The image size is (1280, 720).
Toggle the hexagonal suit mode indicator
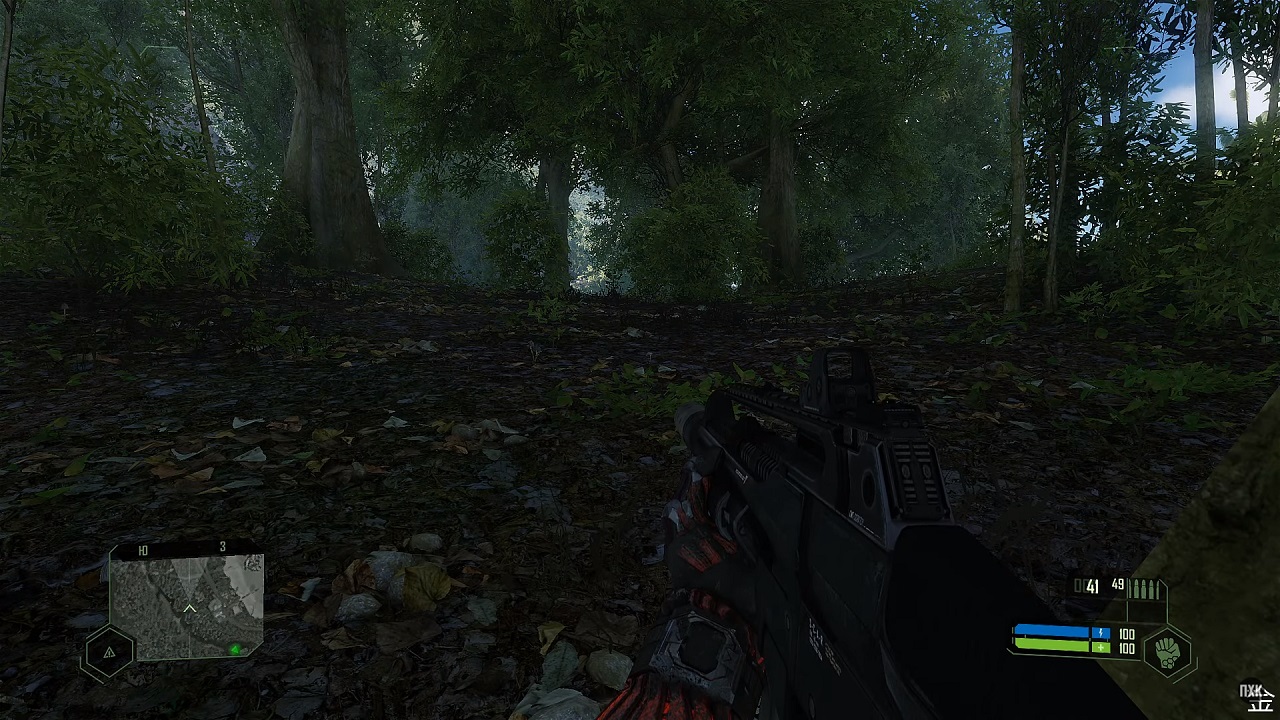pyautogui.click(x=1166, y=652)
